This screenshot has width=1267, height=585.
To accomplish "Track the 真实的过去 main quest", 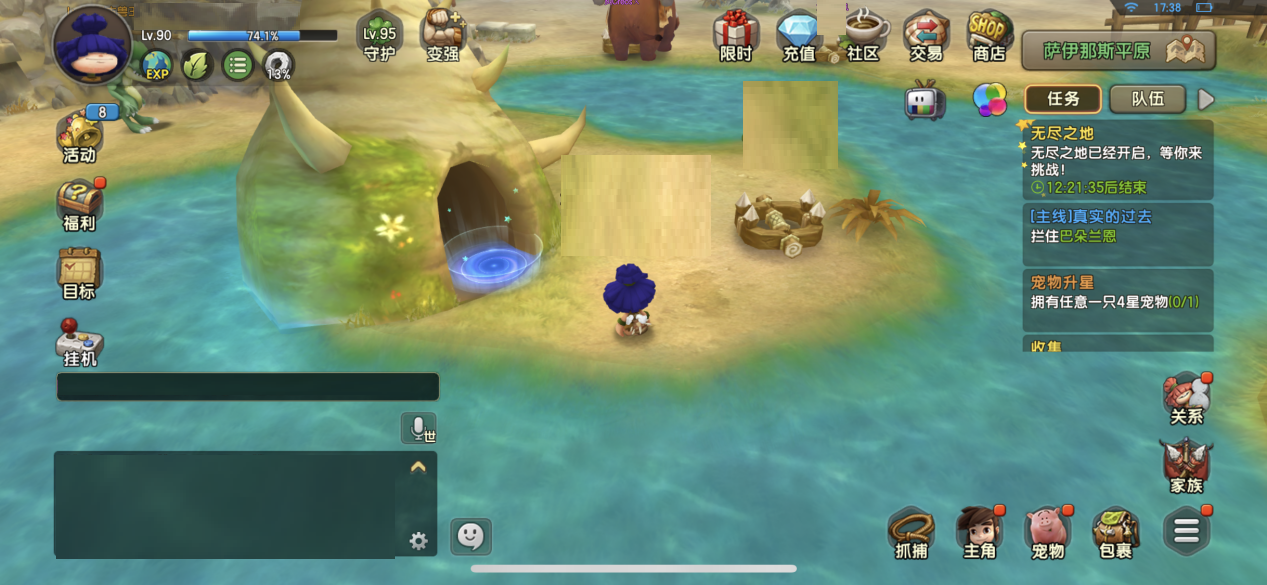I will pos(1117,227).
